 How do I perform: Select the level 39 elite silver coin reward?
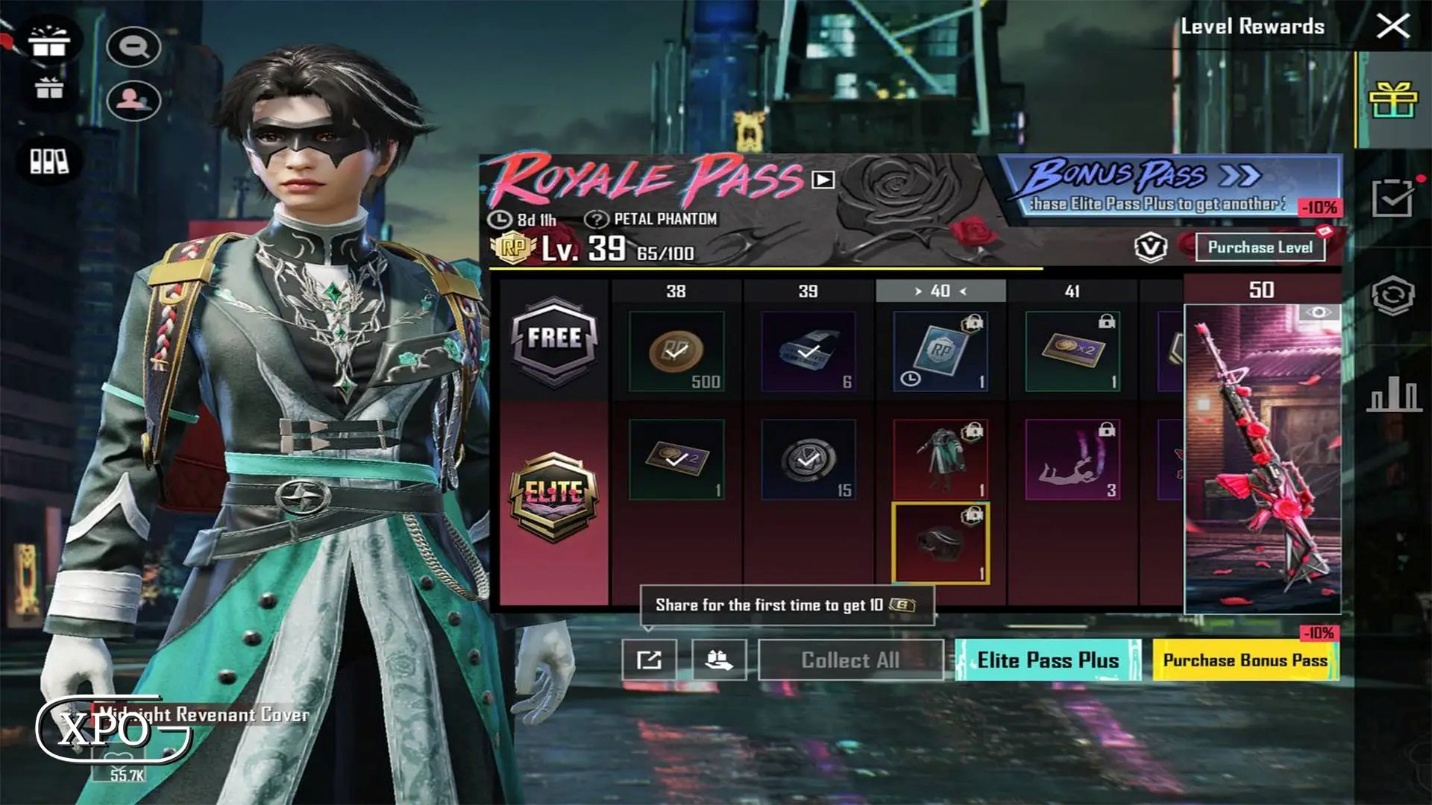click(808, 459)
